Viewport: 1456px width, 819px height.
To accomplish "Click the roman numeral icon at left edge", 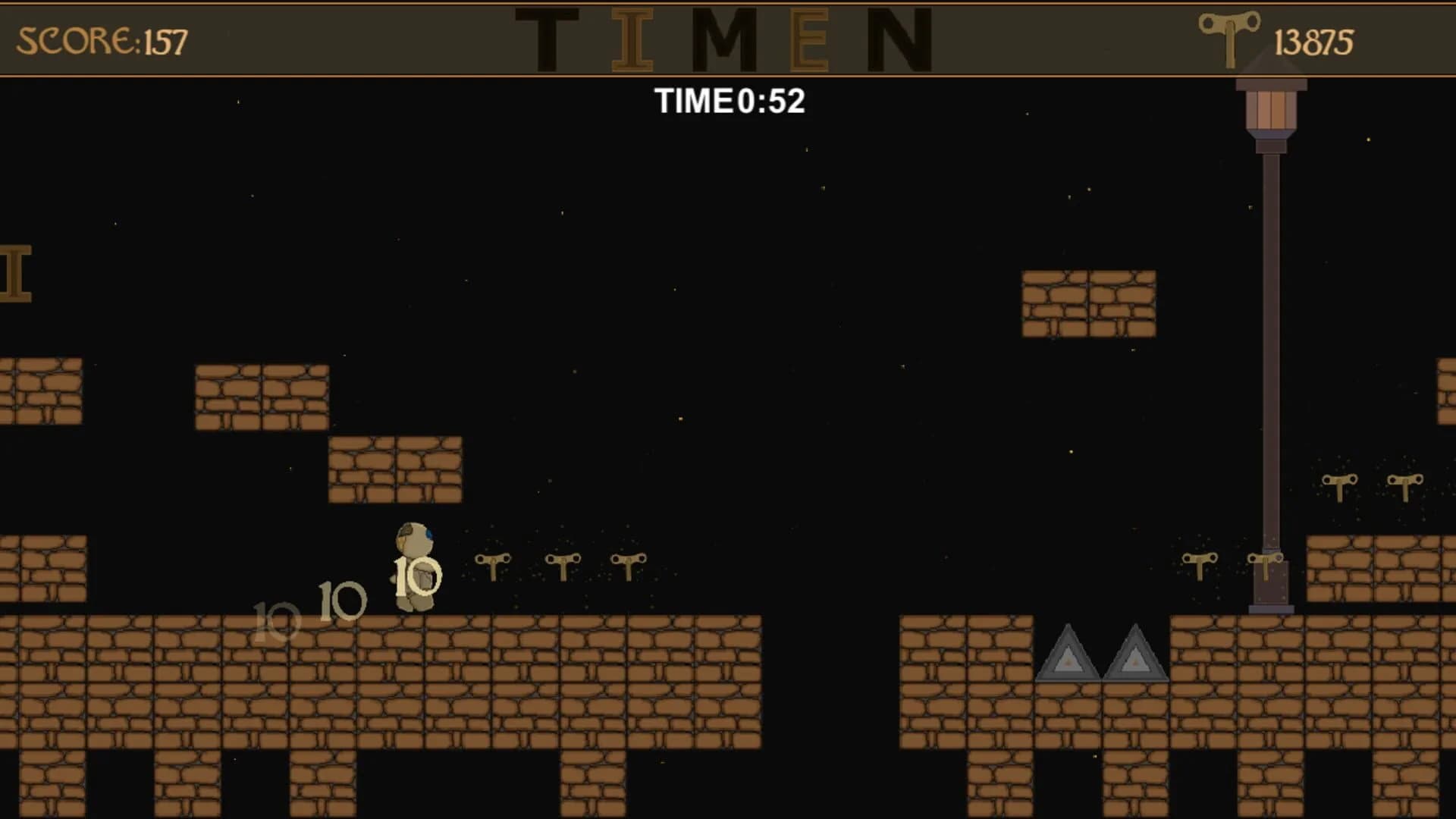I will [x=14, y=273].
